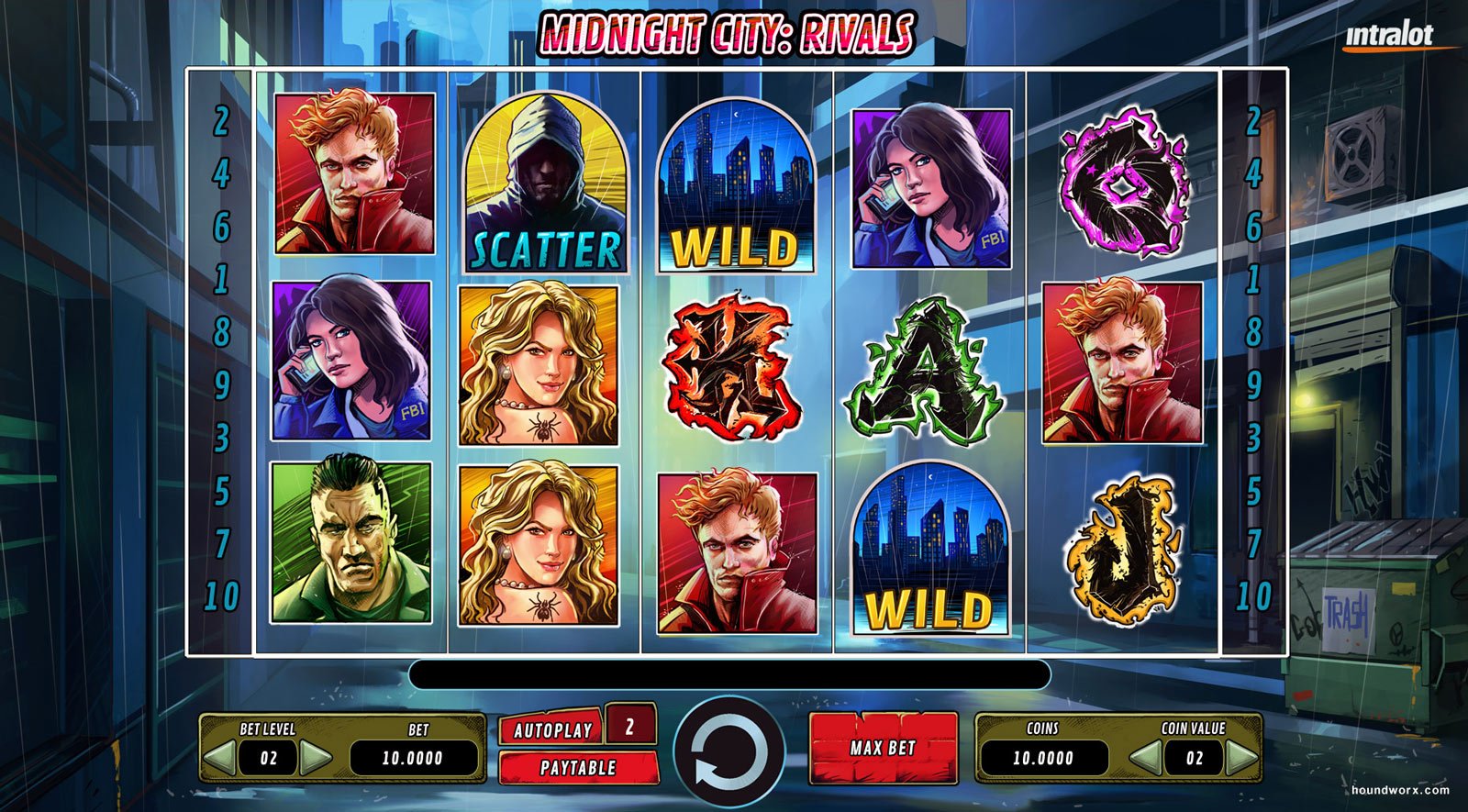Raise the coin value with right arrow

coord(1241,758)
